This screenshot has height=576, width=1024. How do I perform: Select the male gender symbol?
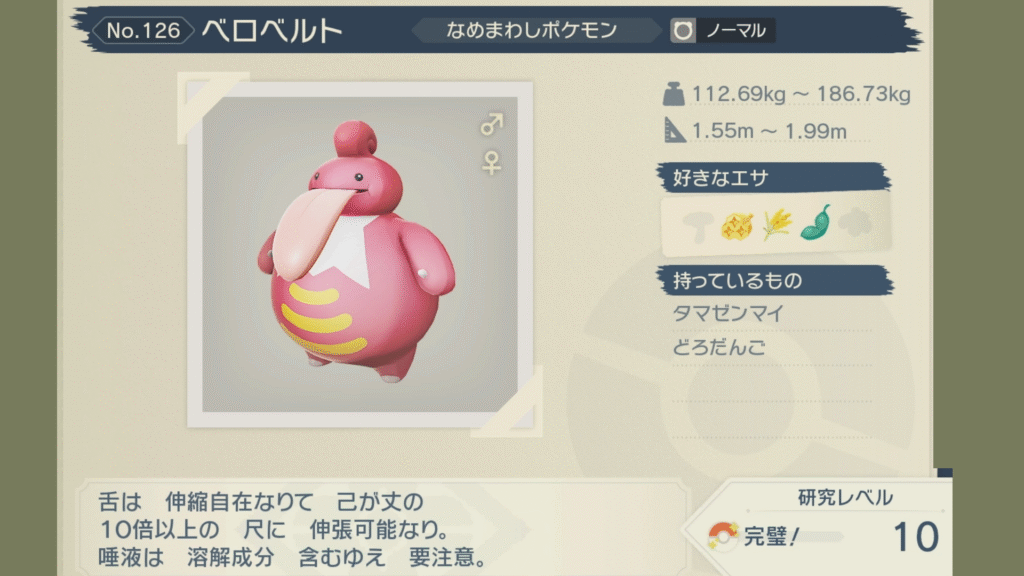[x=492, y=125]
